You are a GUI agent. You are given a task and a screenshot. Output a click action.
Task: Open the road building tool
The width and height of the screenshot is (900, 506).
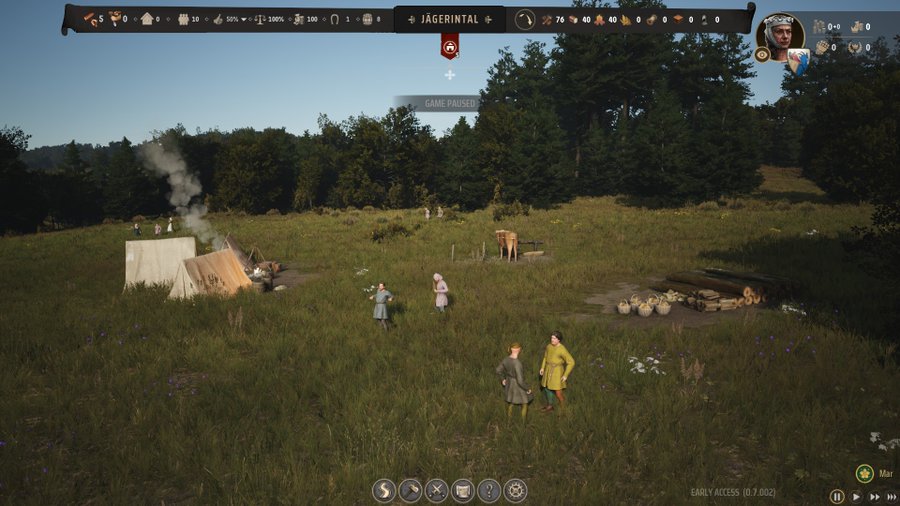pyautogui.click(x=384, y=491)
